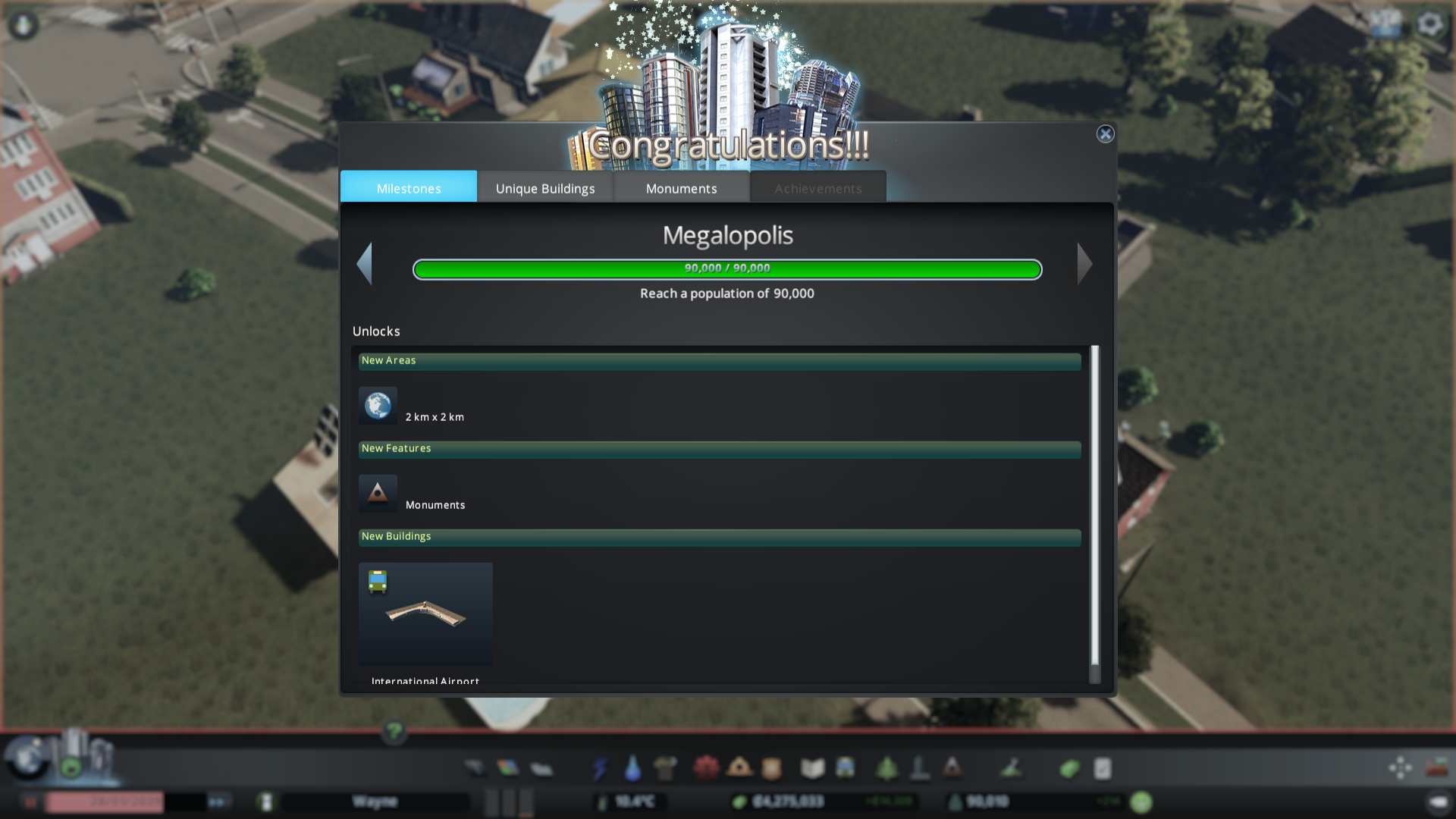Open the Water and Sewage menu

point(632,767)
